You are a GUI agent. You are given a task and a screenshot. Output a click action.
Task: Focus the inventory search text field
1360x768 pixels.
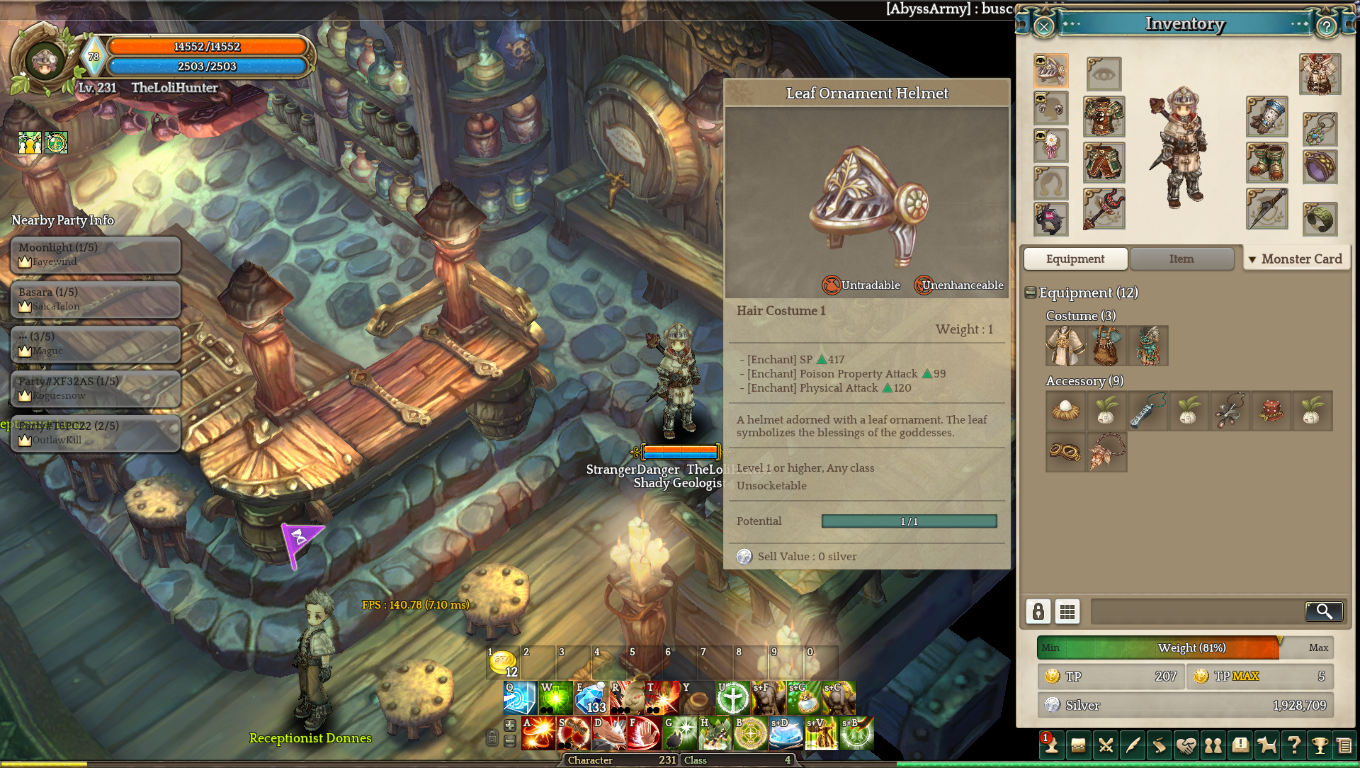click(x=1196, y=611)
